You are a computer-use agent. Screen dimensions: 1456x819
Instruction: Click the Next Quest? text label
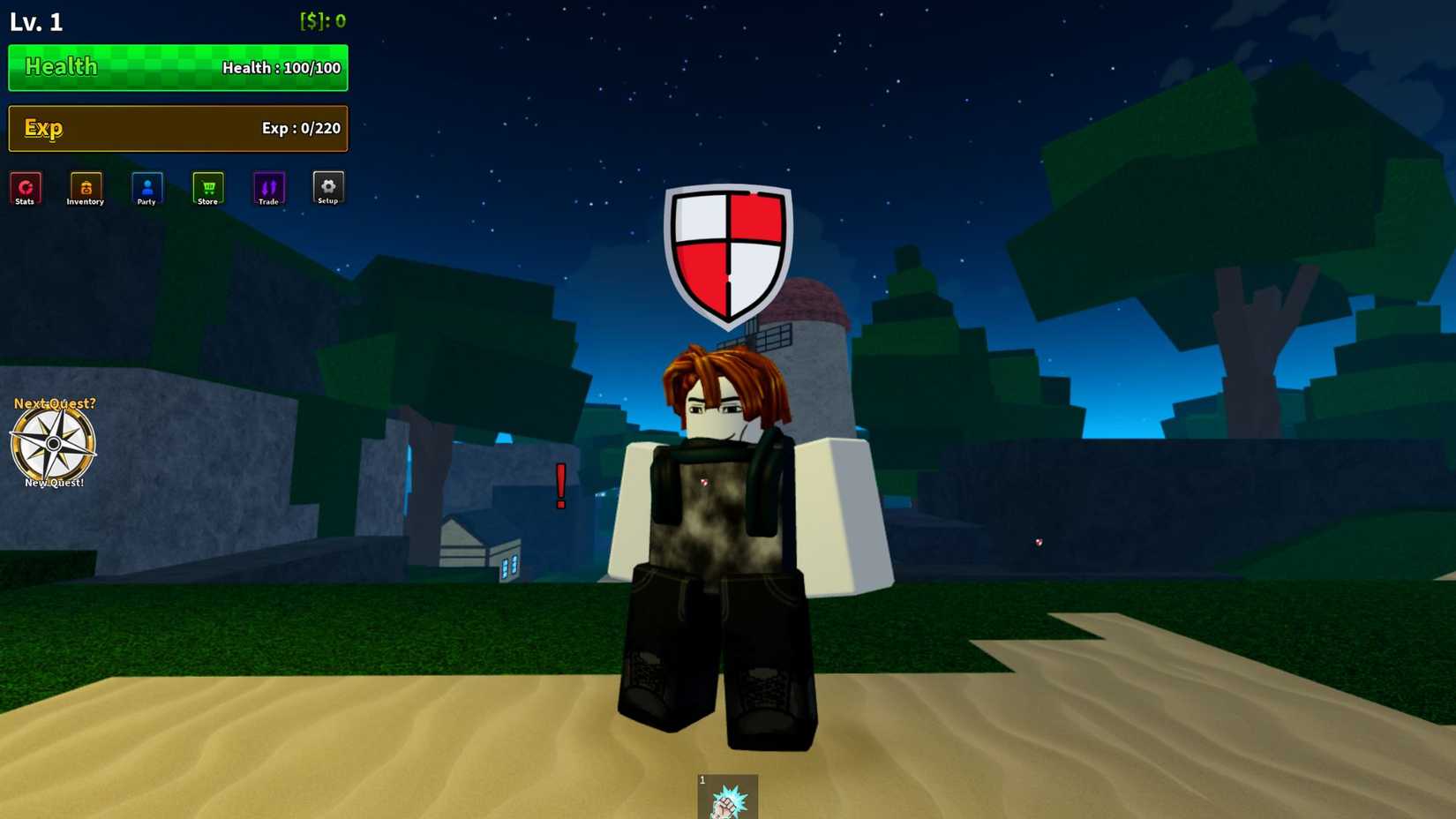point(54,402)
